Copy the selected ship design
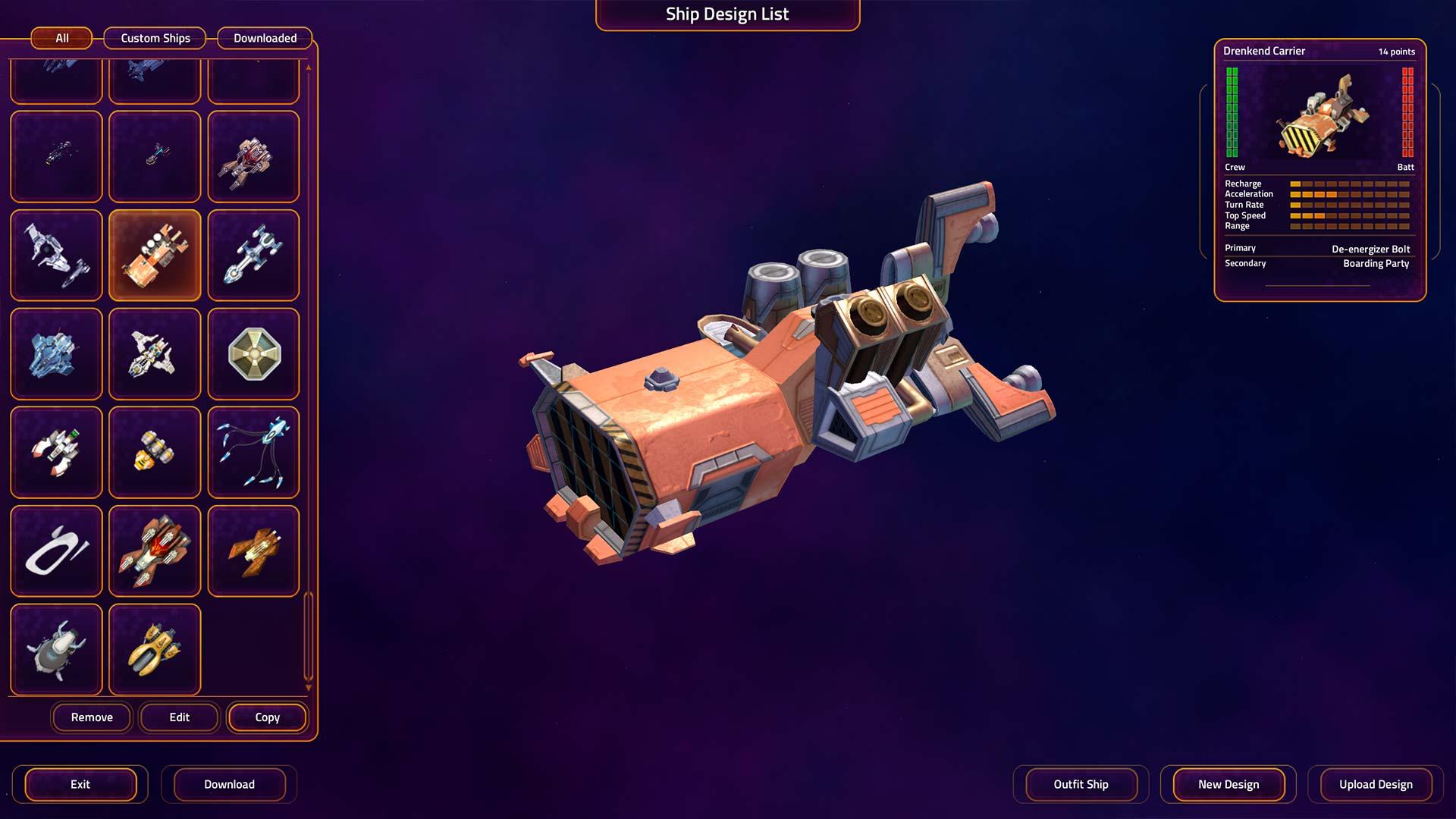 (x=267, y=717)
